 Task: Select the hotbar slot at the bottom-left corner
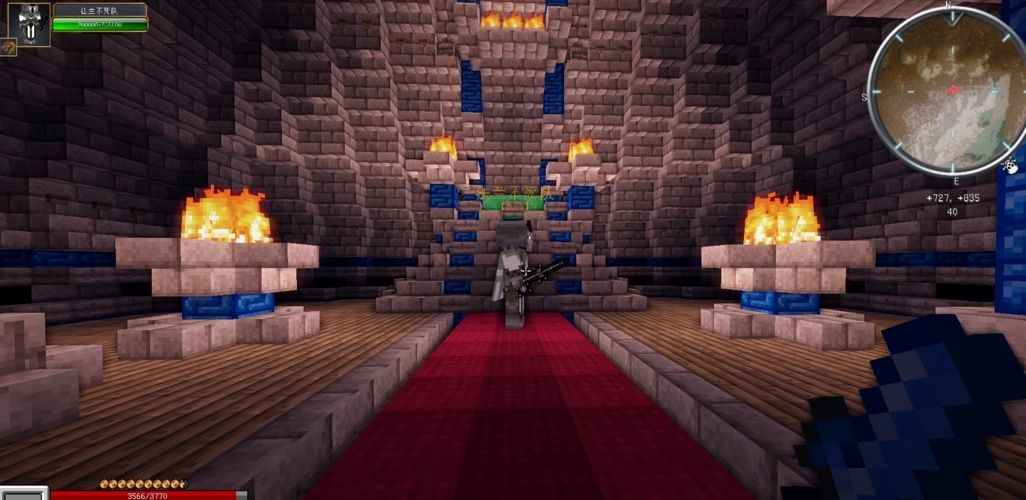[22, 493]
